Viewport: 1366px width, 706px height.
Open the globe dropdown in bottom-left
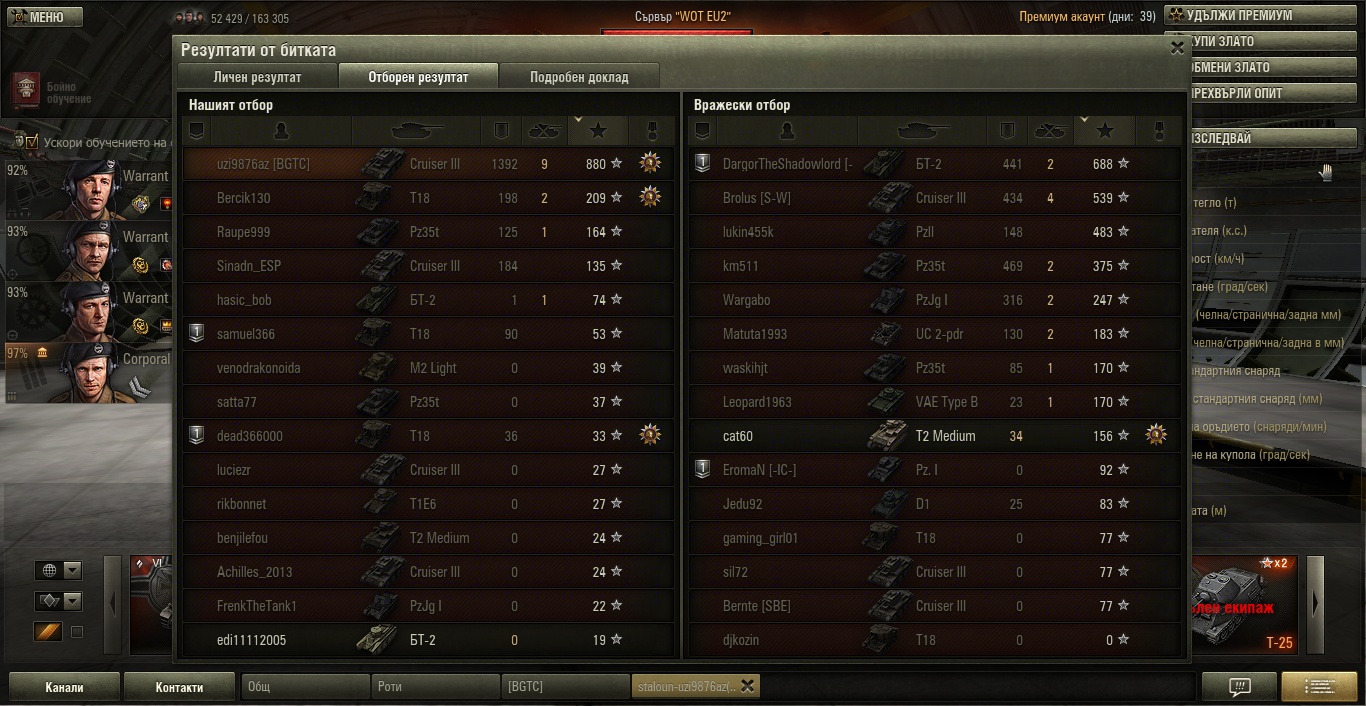[59, 570]
